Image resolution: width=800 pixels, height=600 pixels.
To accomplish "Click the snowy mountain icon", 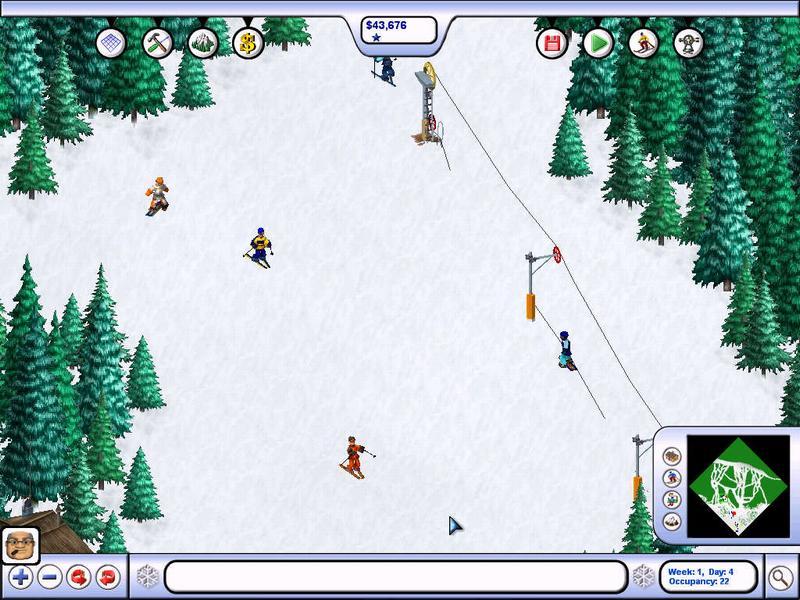I will 203,42.
